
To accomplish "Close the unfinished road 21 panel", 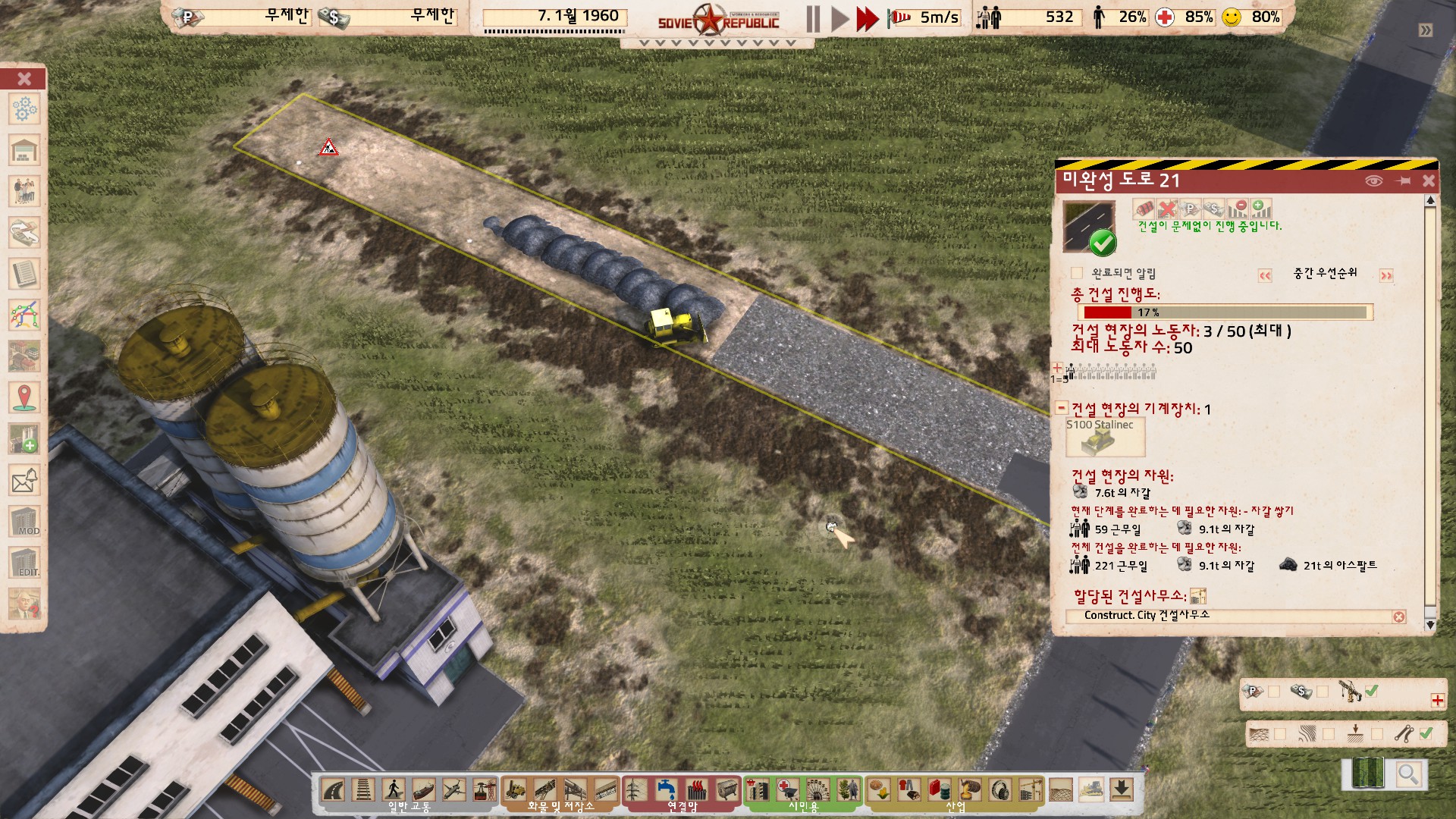I will (1428, 180).
